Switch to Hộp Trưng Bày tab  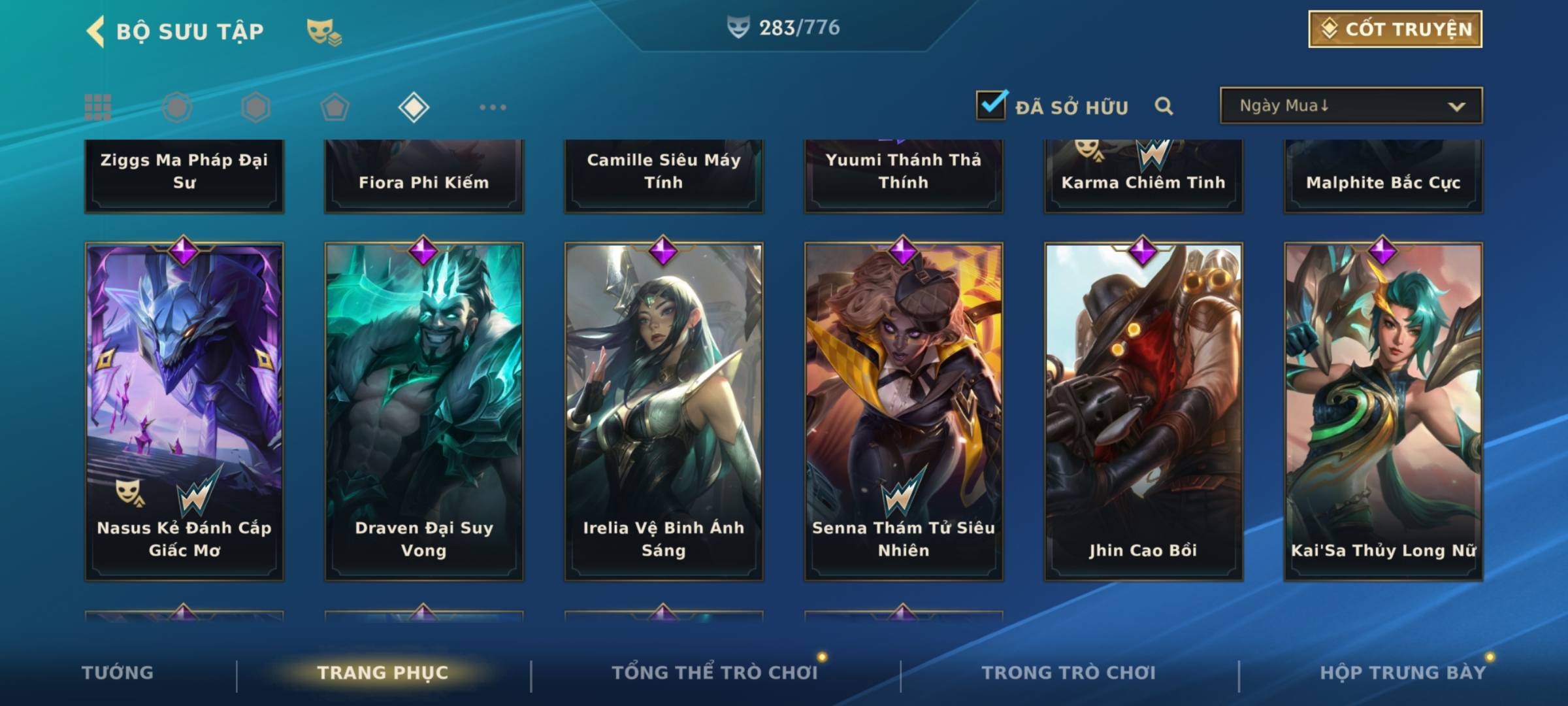tap(1403, 673)
